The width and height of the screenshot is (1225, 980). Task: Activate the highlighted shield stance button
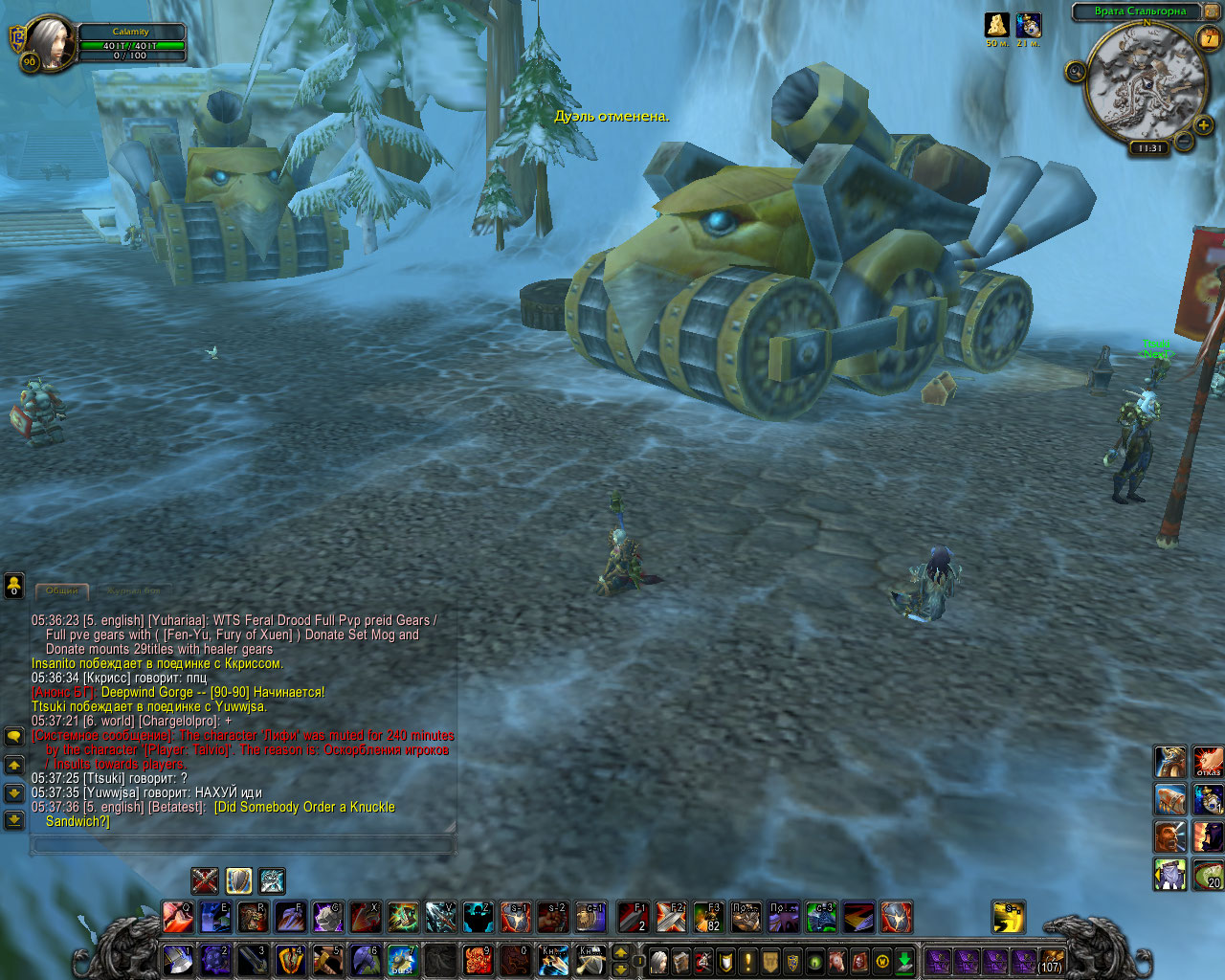coord(238,880)
